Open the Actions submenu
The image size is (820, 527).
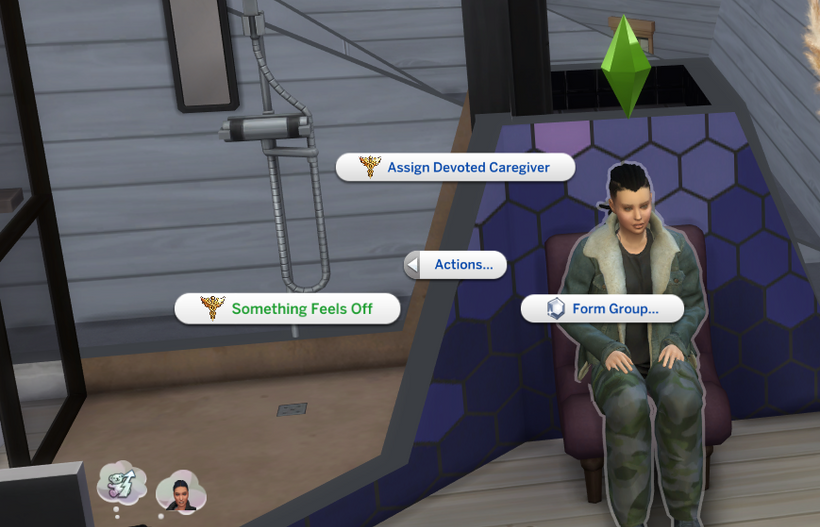[x=455, y=265]
